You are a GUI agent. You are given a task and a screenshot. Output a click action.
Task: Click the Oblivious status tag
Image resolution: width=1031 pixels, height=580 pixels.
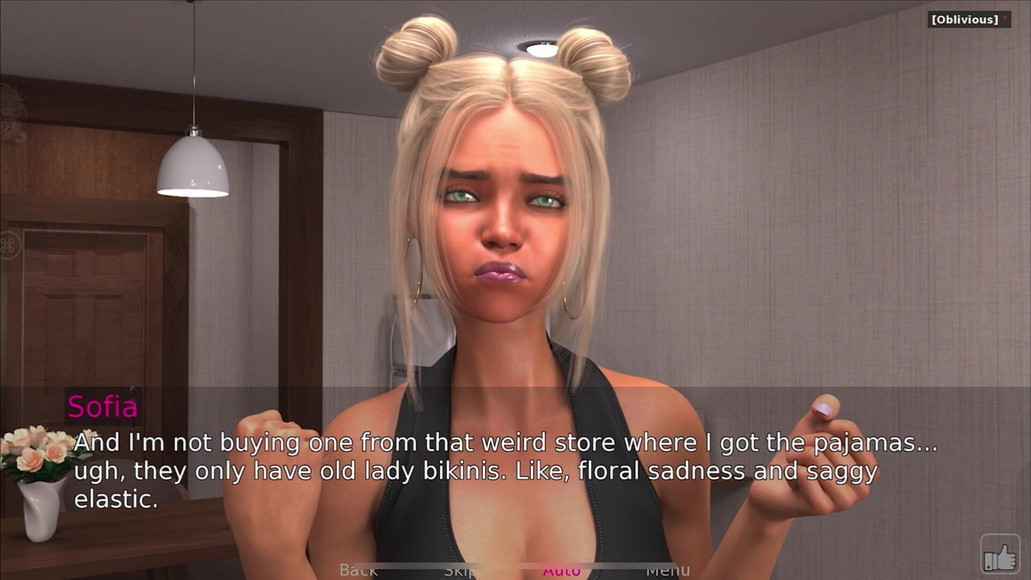[964, 19]
